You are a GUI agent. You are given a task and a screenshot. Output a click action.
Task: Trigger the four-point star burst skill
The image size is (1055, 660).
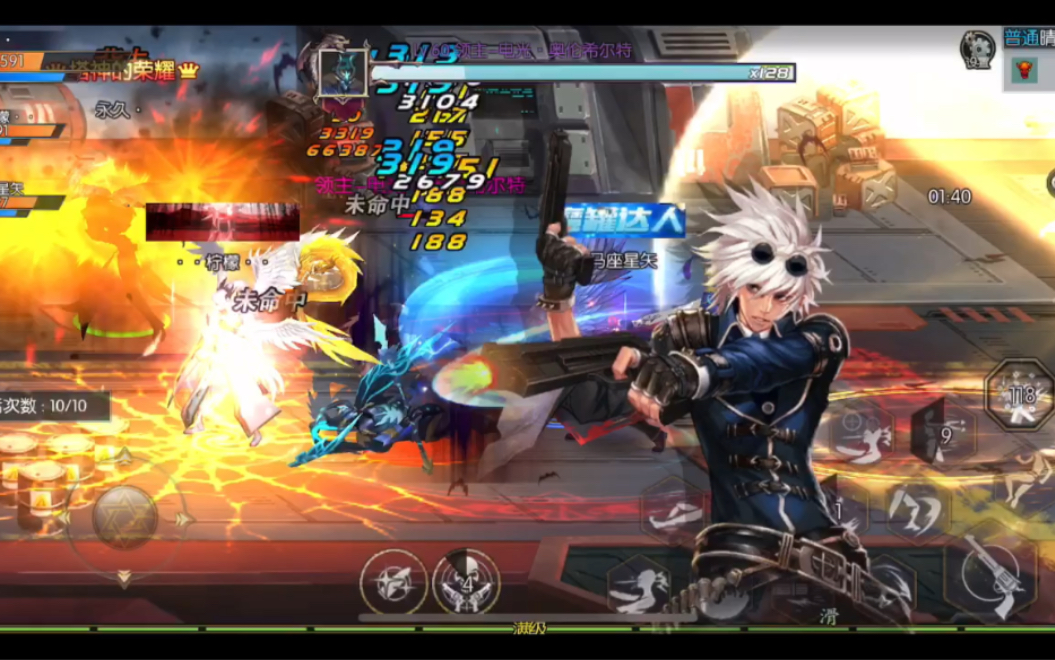(393, 582)
